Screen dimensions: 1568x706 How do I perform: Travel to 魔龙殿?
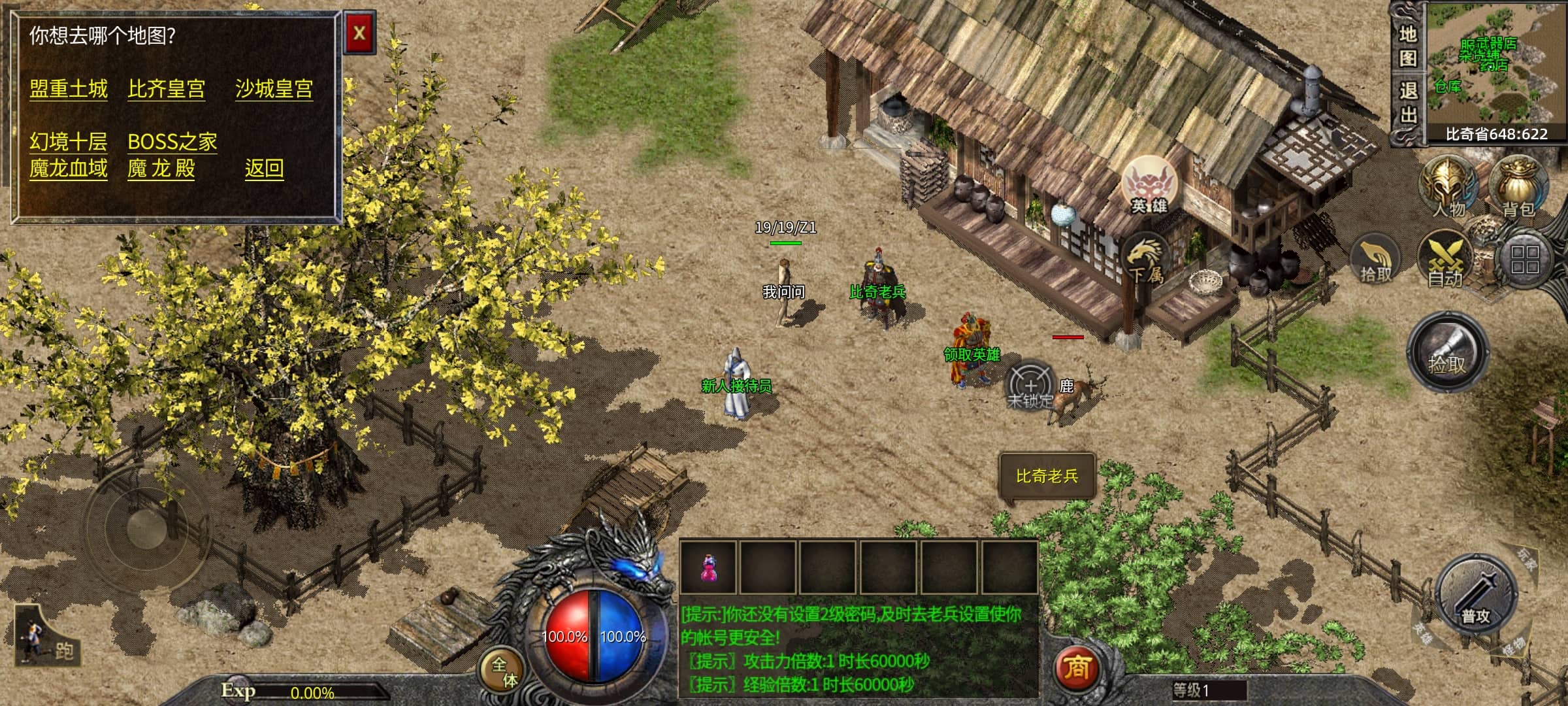[x=161, y=169]
